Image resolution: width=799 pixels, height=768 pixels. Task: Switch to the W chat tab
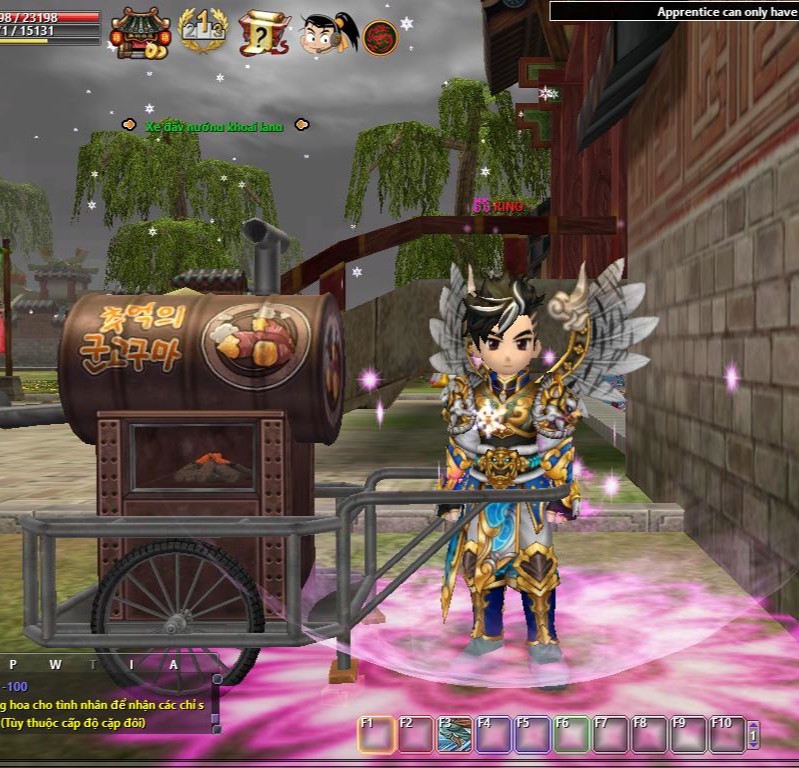[56, 664]
